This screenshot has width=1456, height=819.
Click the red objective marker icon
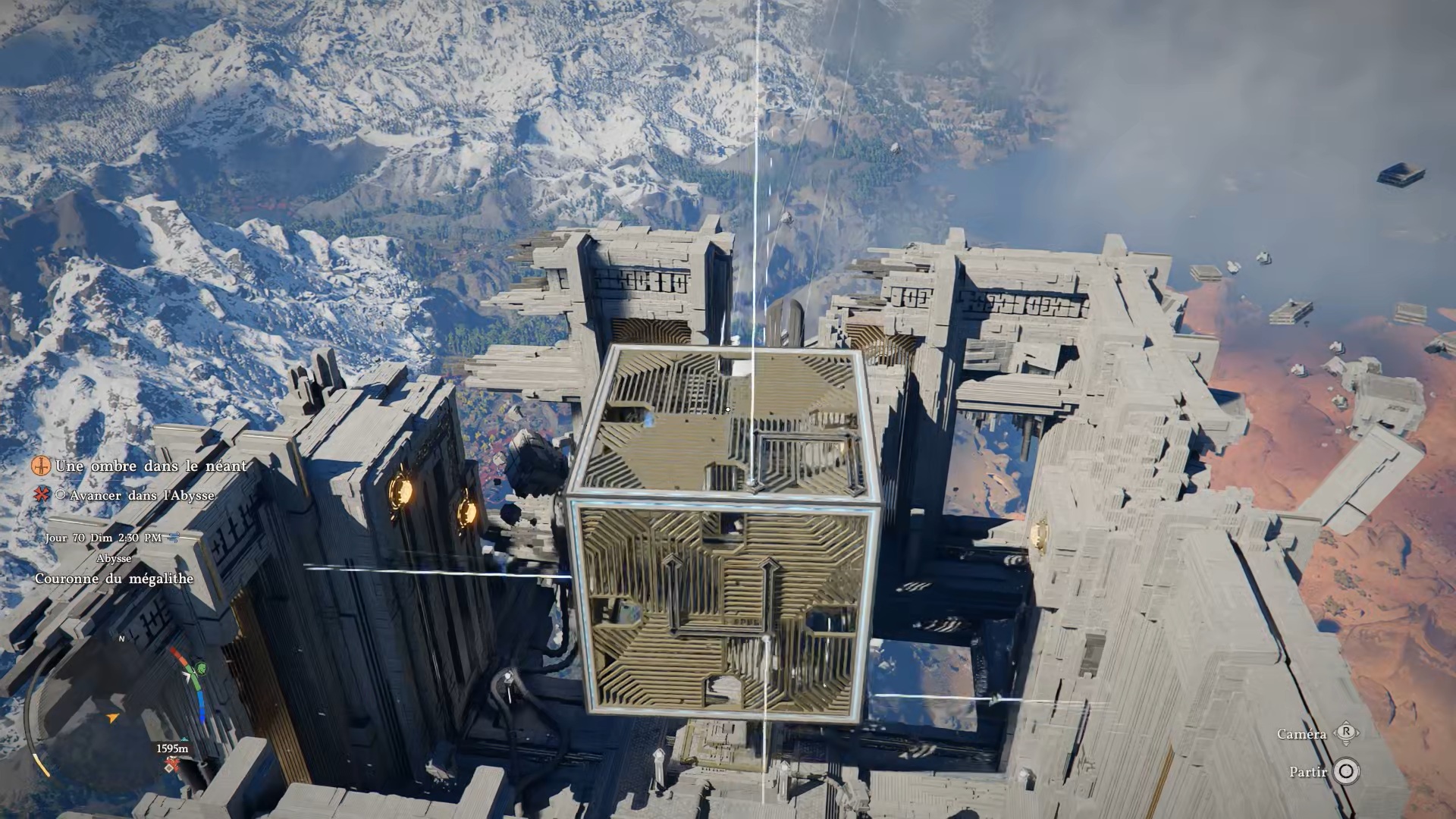(x=42, y=494)
